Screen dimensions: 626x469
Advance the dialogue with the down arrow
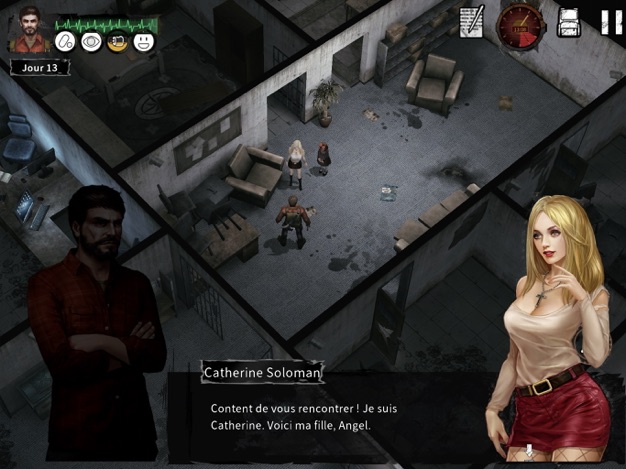click(x=530, y=452)
